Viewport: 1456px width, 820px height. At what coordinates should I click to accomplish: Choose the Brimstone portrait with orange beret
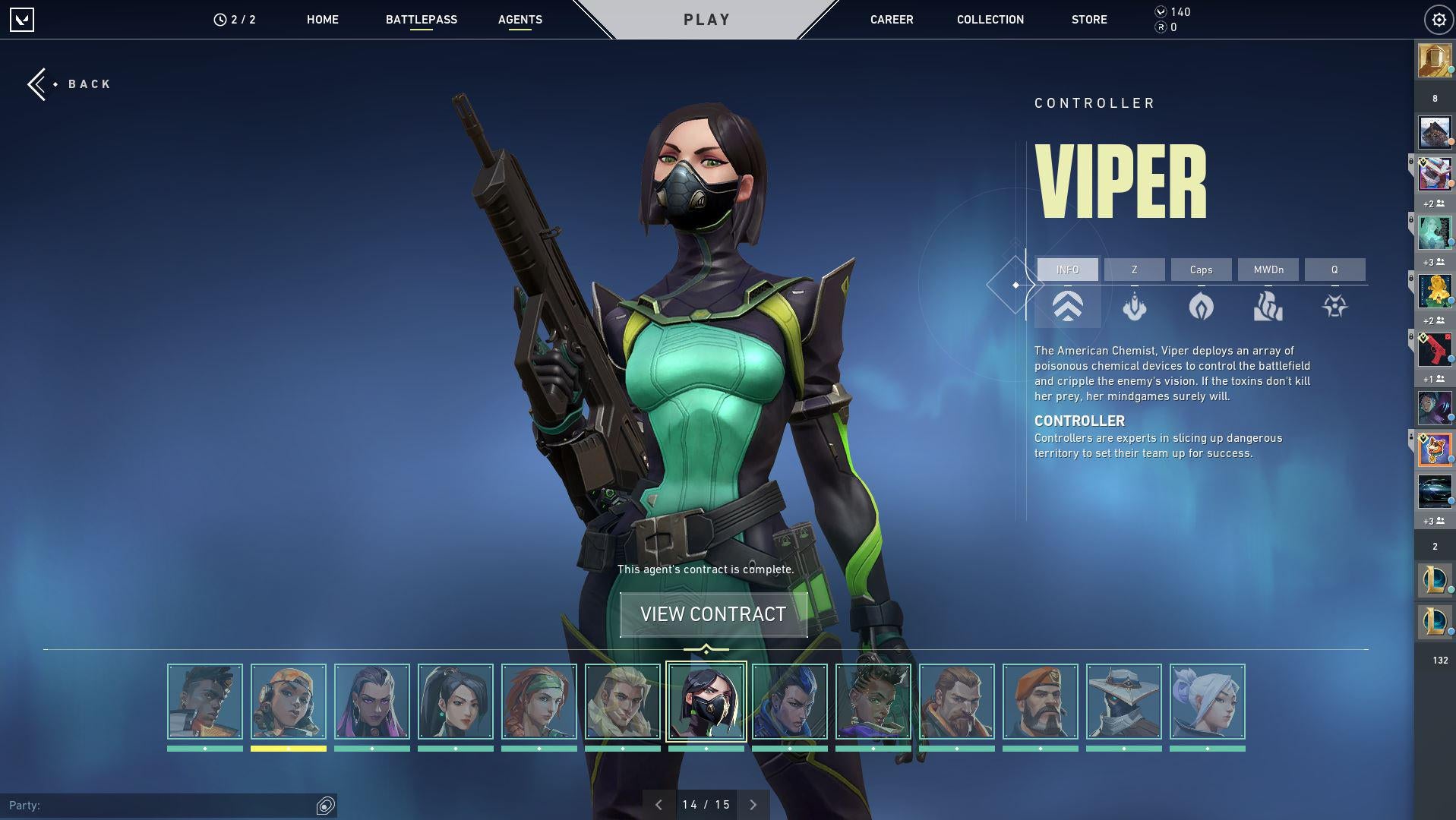click(1040, 702)
